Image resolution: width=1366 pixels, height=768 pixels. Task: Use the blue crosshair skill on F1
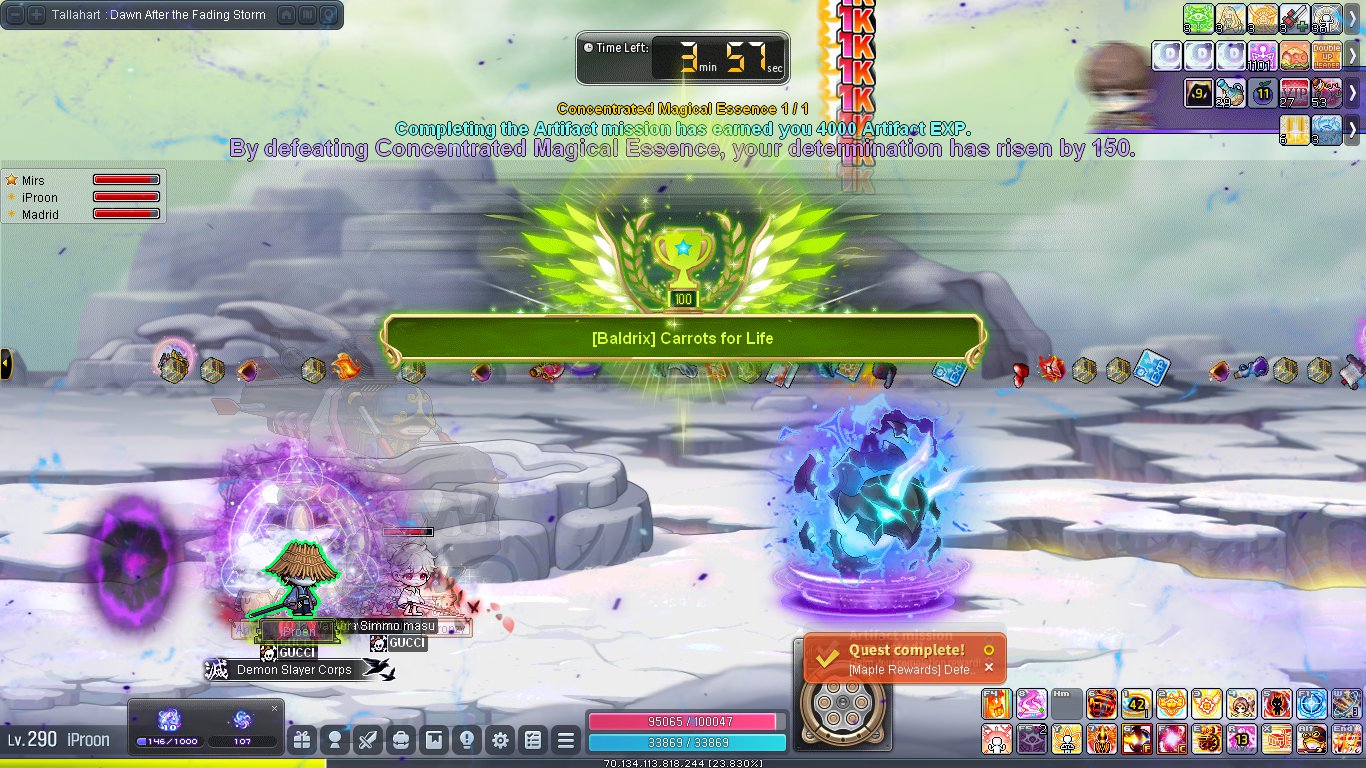[1311, 704]
